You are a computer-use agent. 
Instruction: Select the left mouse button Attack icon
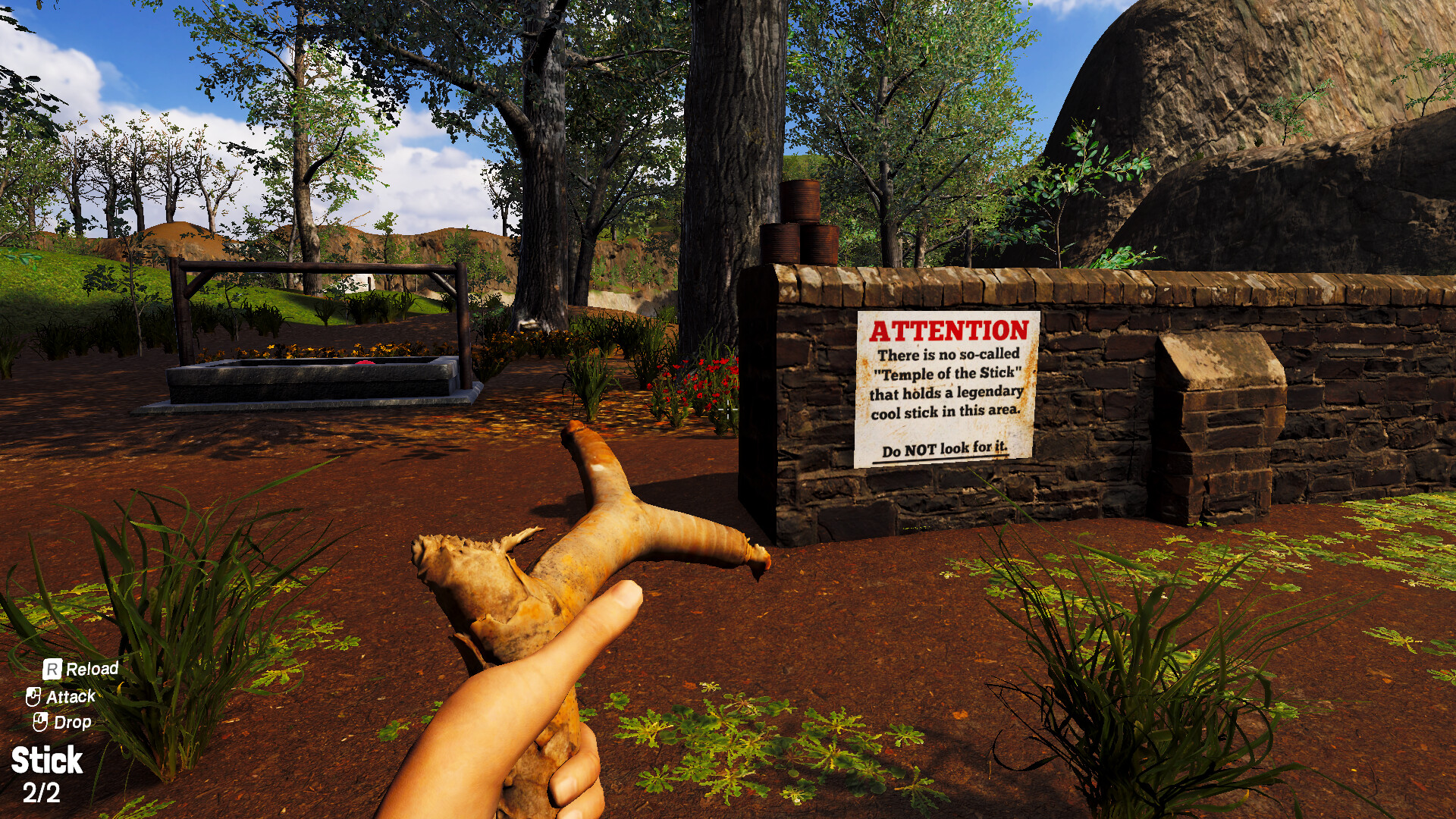(36, 696)
